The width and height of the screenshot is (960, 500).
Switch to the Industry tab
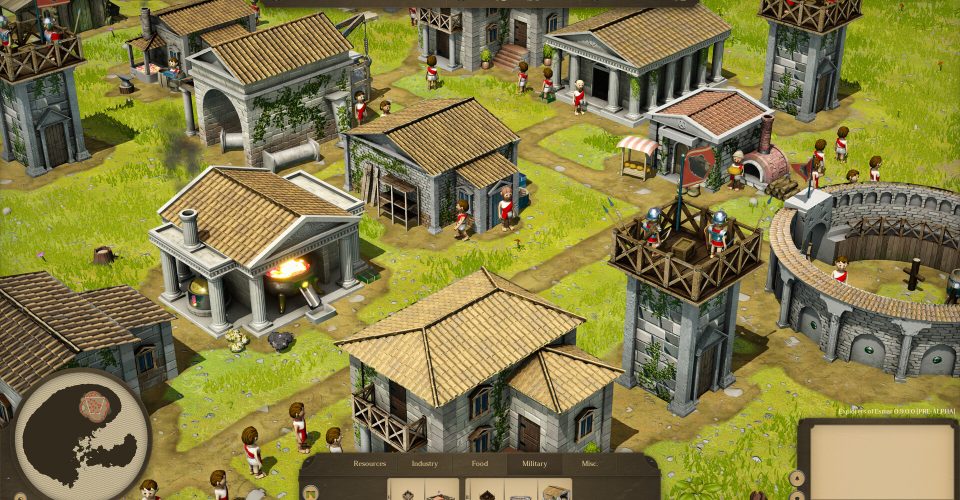click(425, 464)
